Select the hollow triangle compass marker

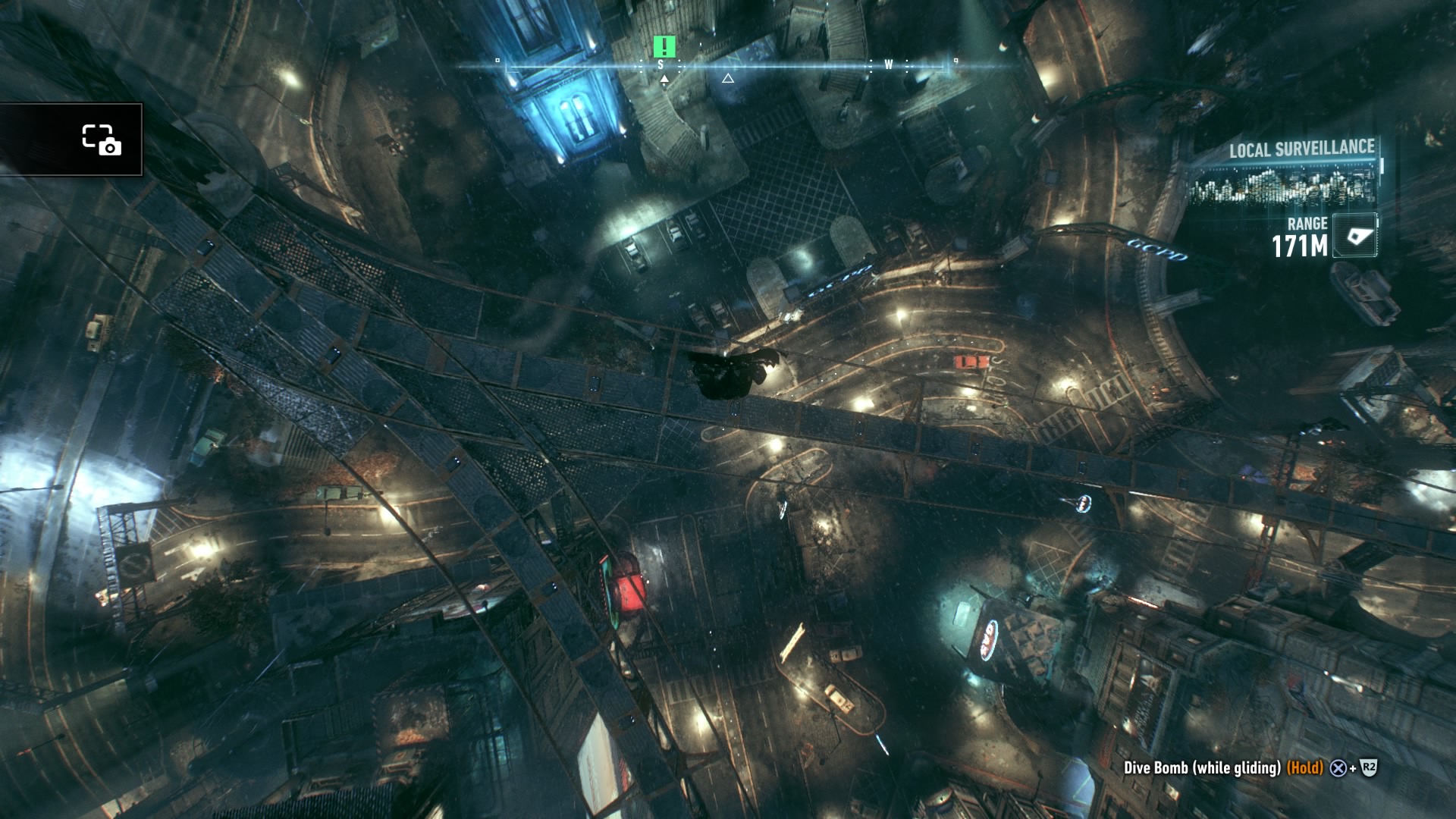coord(728,78)
